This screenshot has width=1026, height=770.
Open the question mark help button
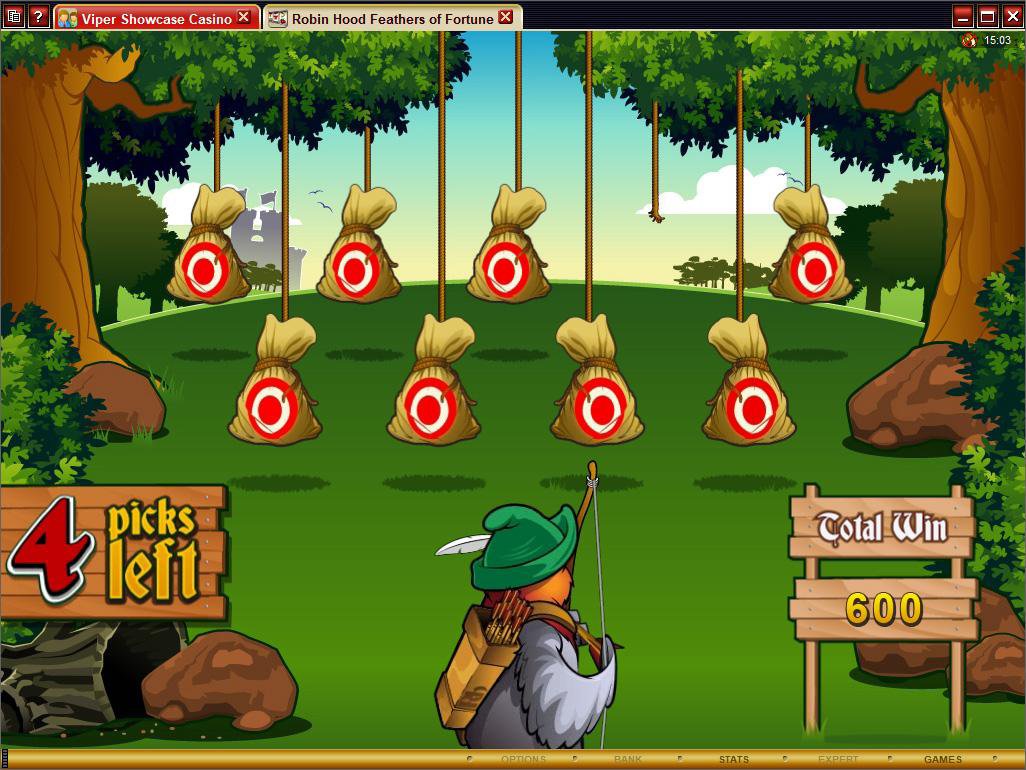(x=38, y=17)
